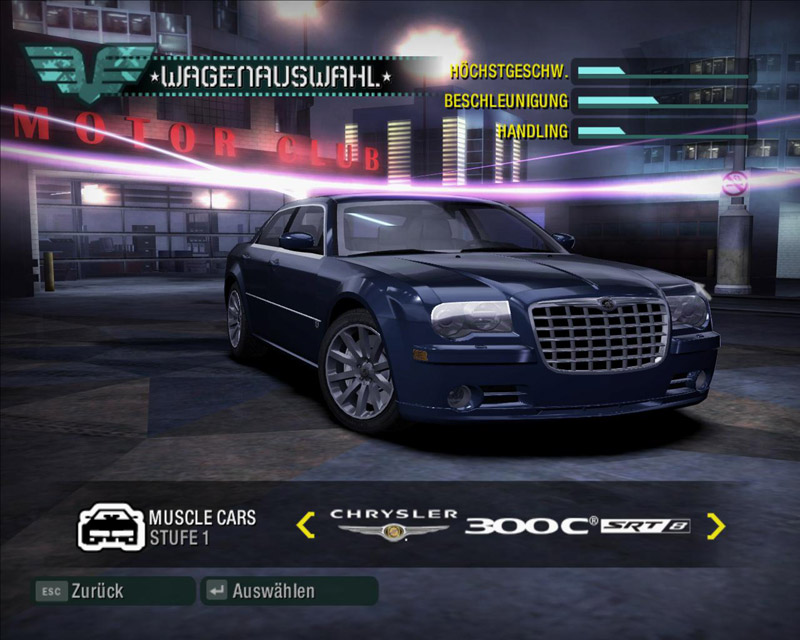Viewport: 800px width, 640px height.
Task: Show the previous car with the left arrow
Action: 306,524
